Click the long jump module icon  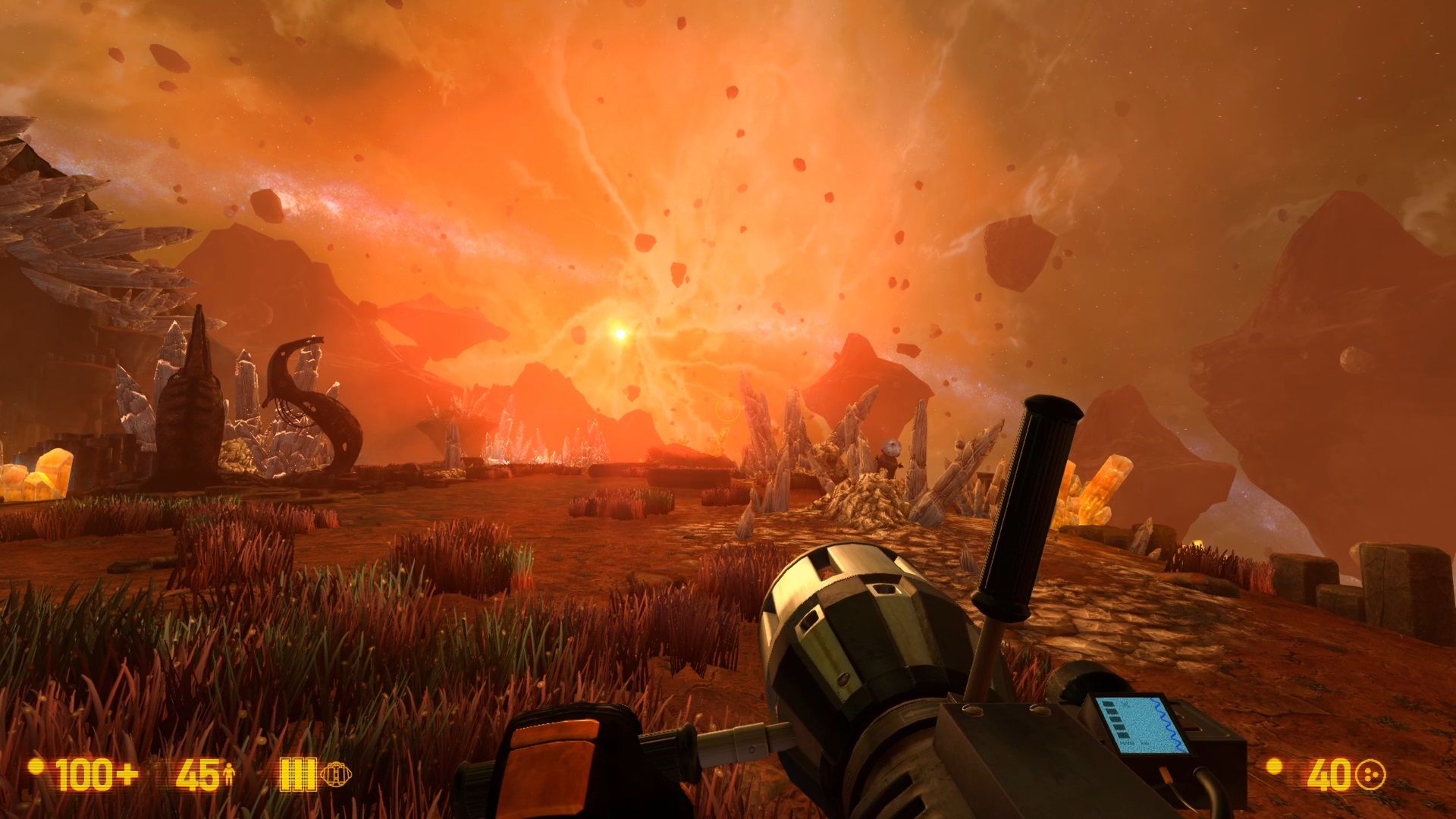click(336, 774)
